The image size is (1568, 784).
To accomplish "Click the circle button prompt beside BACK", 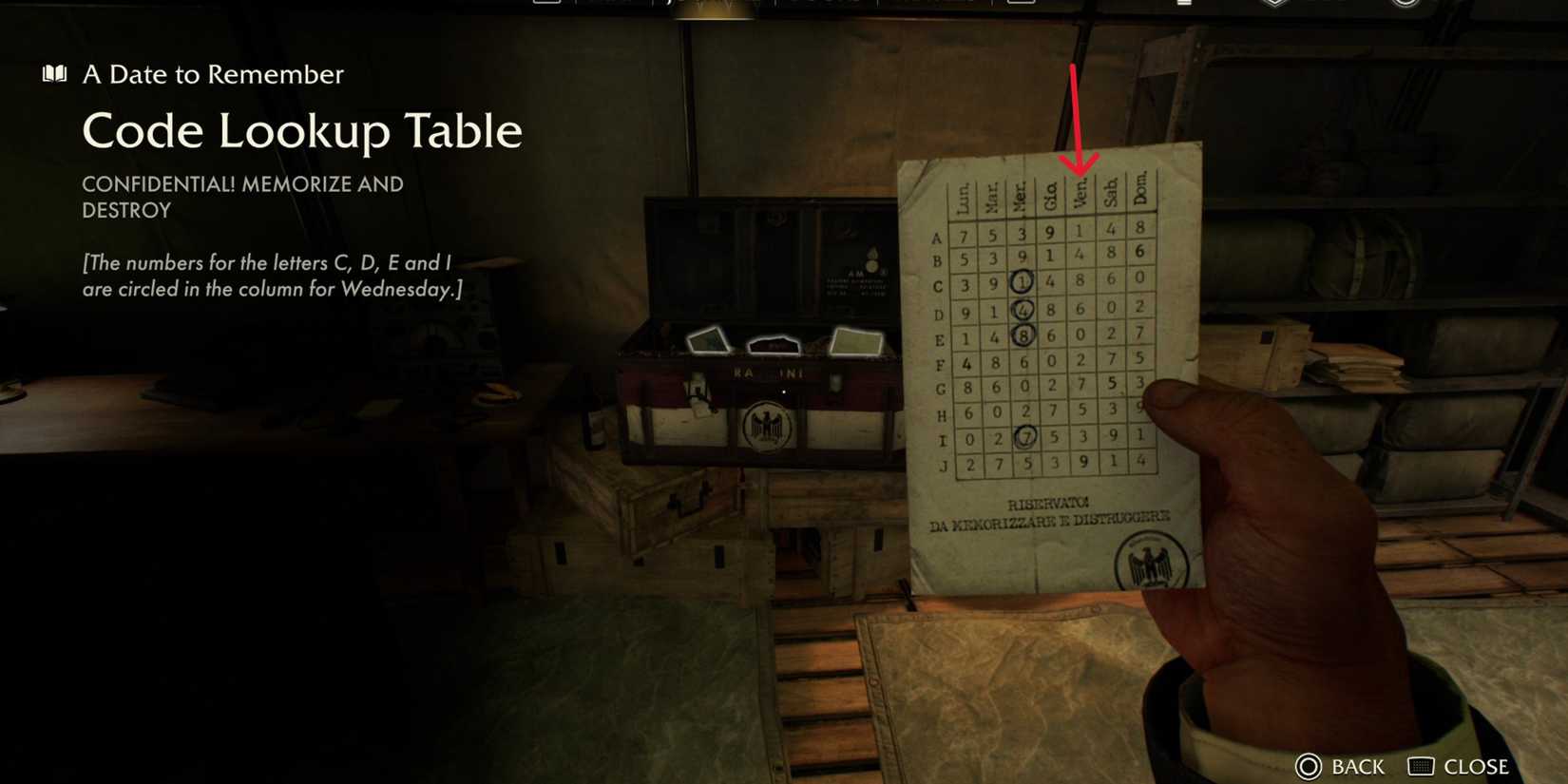I will (x=1310, y=766).
